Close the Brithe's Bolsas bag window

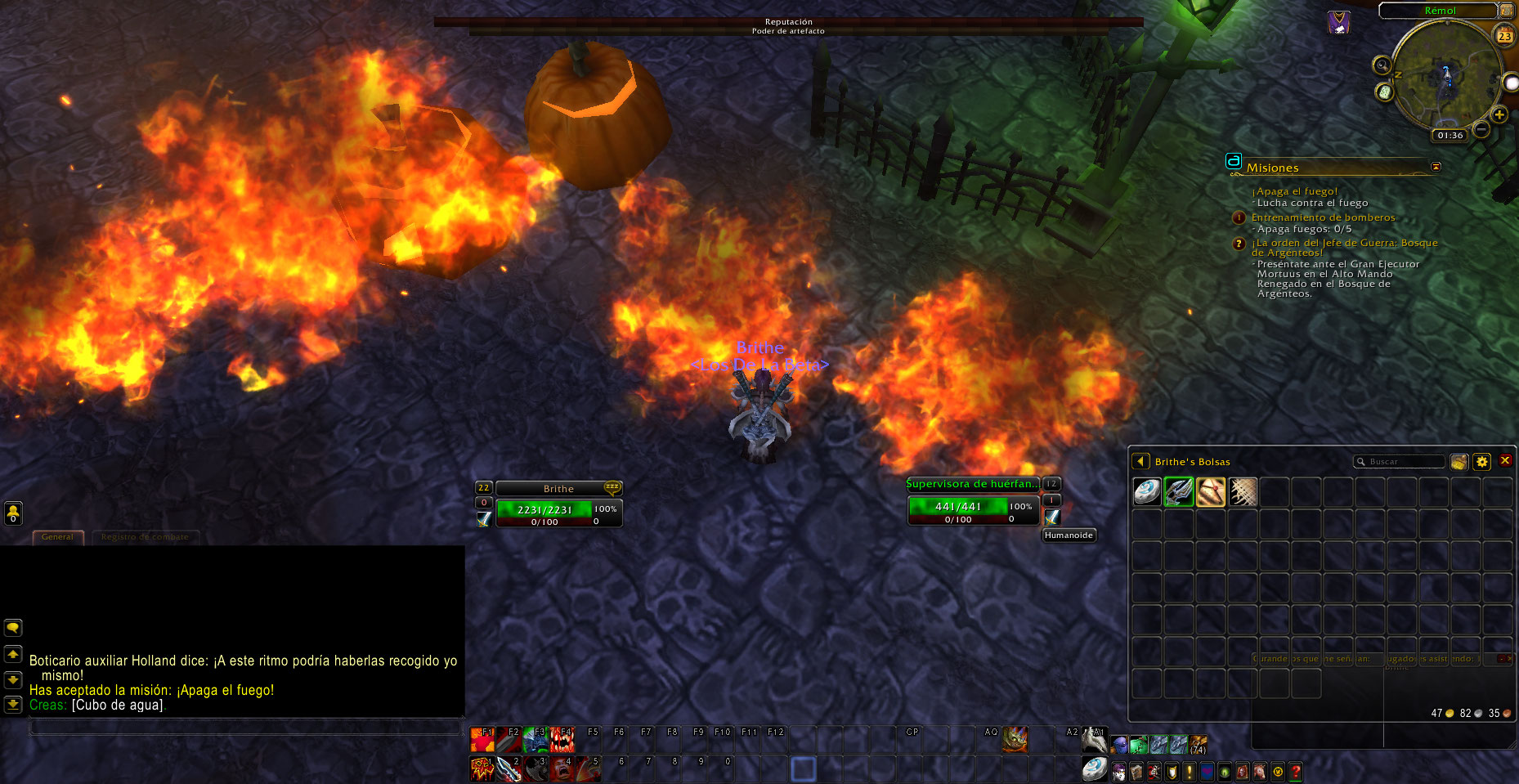[x=1505, y=461]
